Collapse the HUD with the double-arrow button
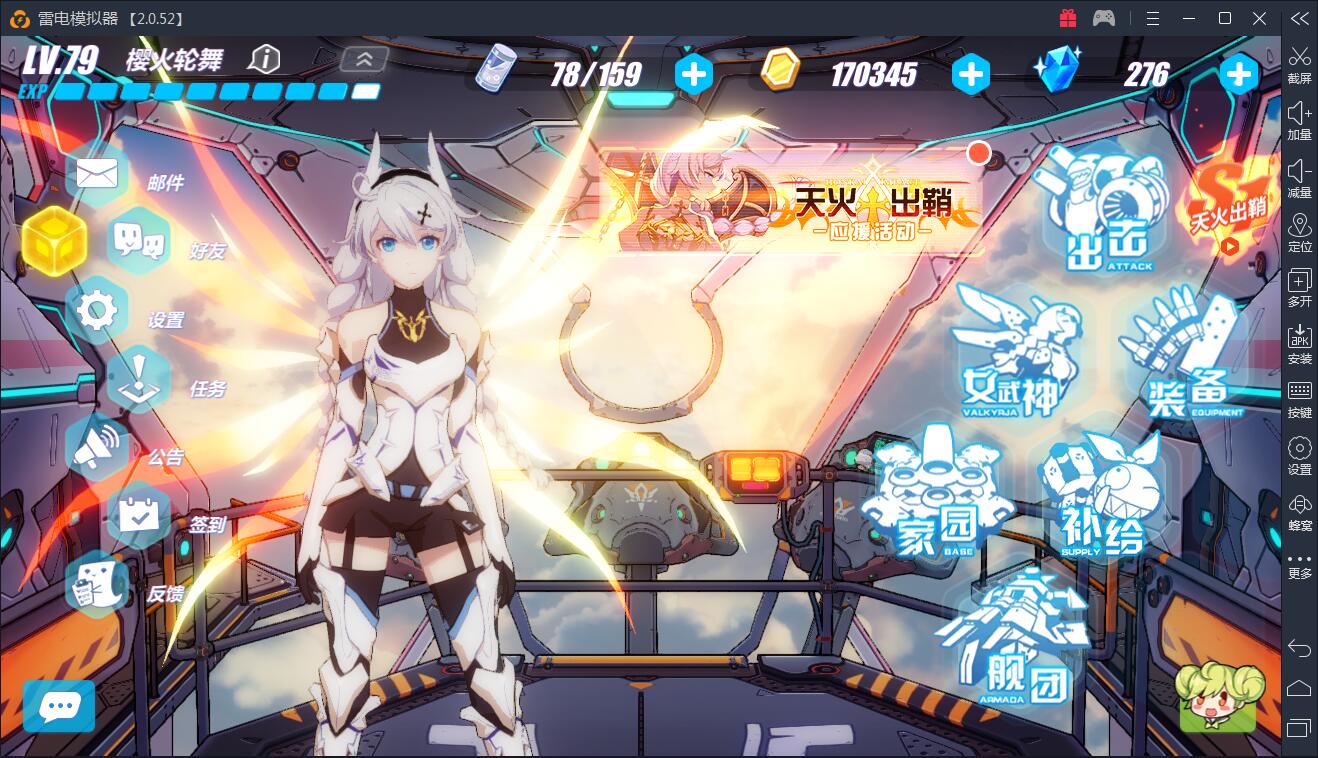1318x758 pixels. point(364,59)
